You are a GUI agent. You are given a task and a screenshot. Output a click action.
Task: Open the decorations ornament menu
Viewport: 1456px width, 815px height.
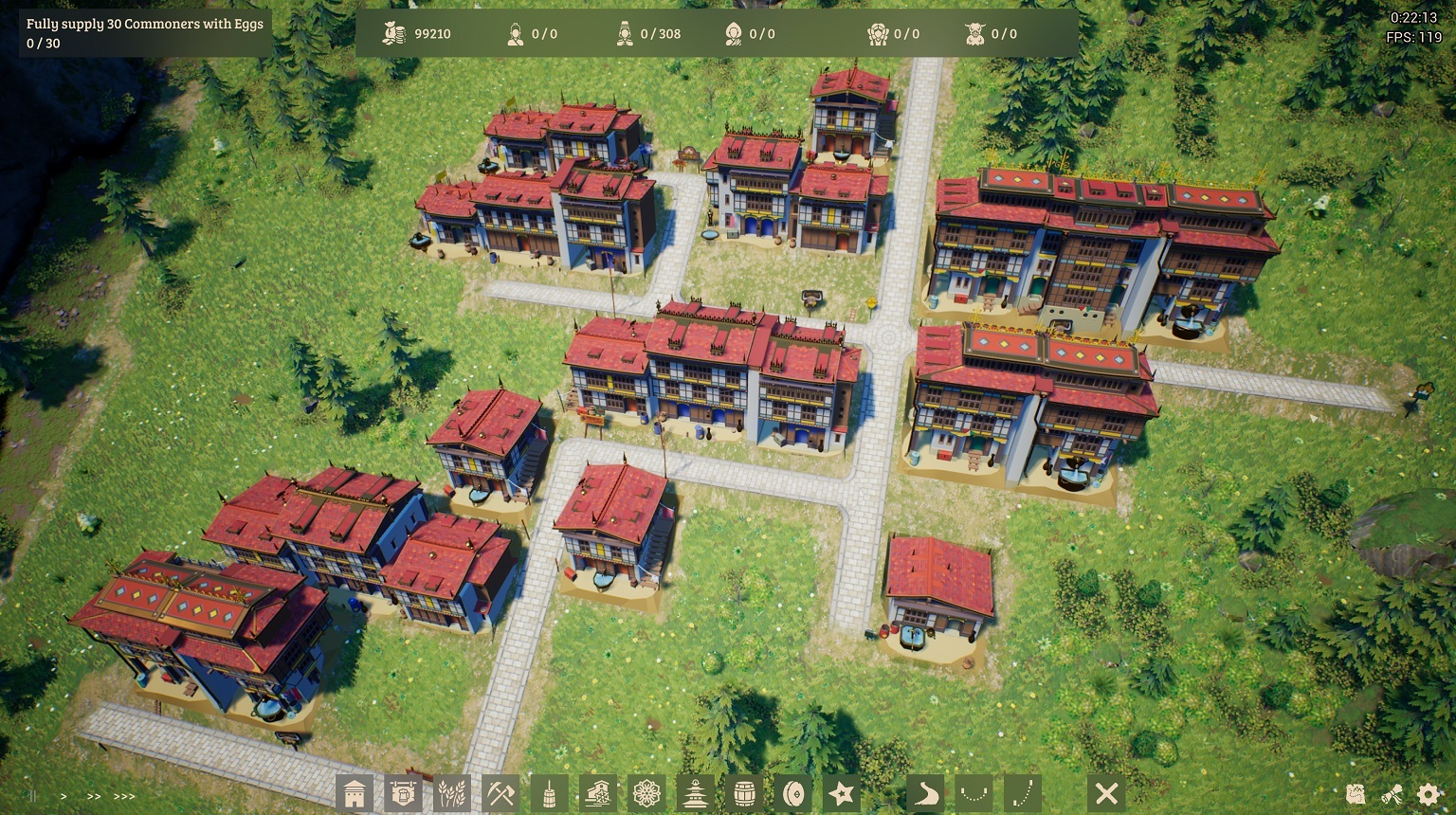646,794
